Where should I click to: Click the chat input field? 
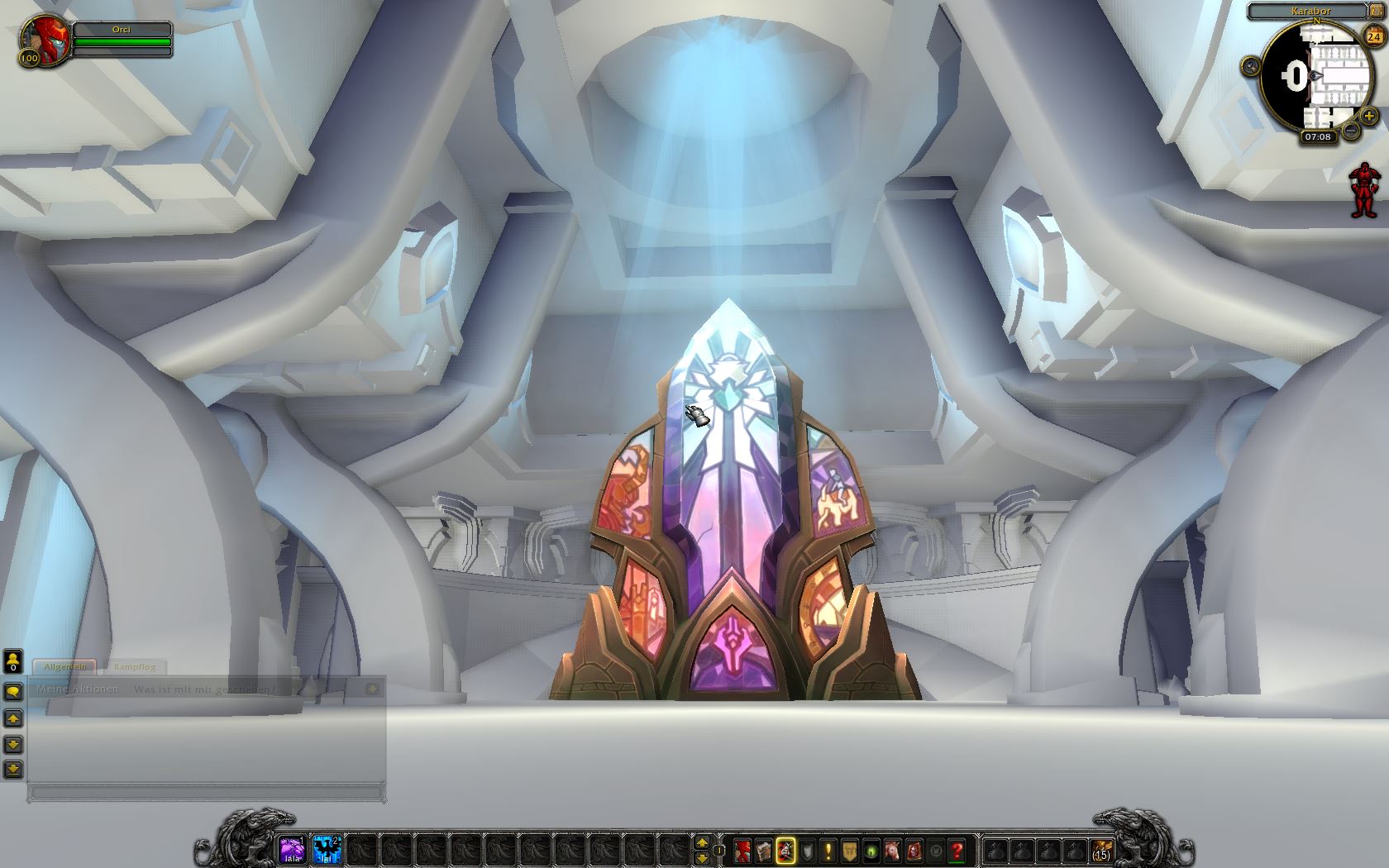207,792
